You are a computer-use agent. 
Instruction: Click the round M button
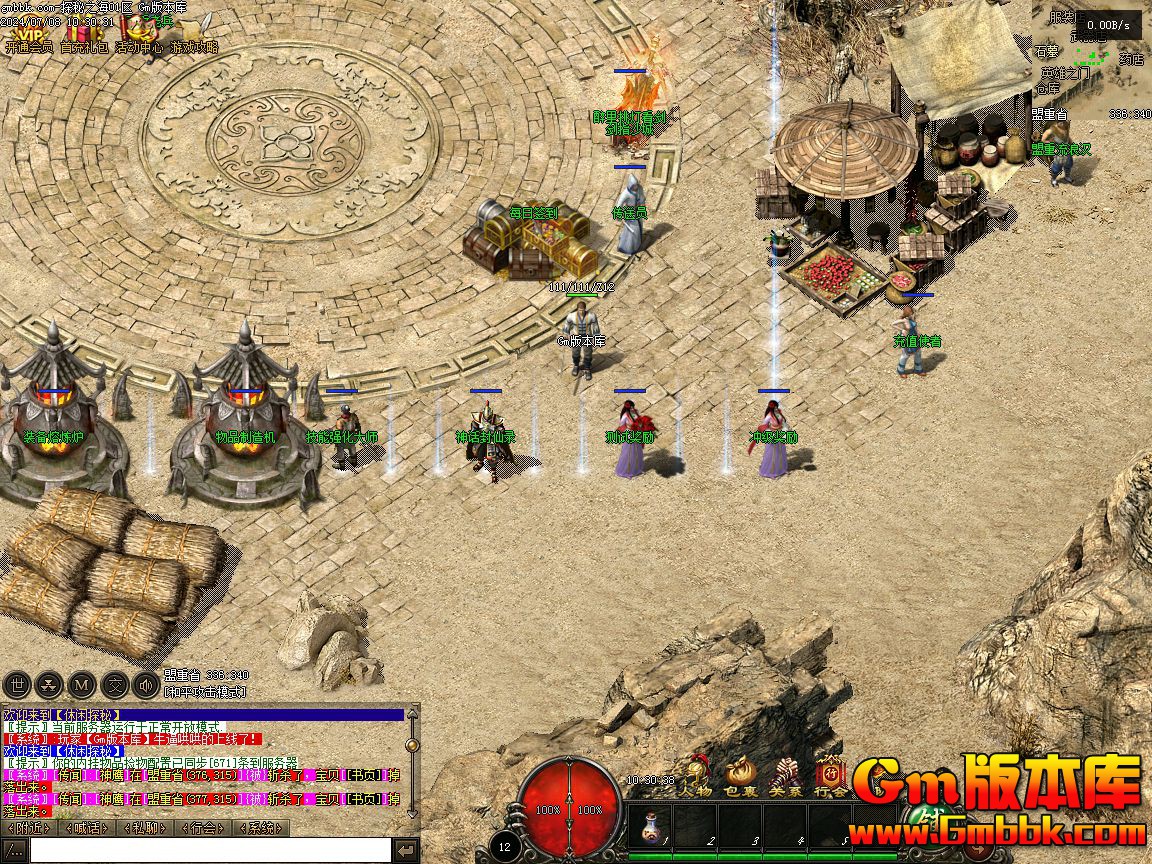coord(82,685)
